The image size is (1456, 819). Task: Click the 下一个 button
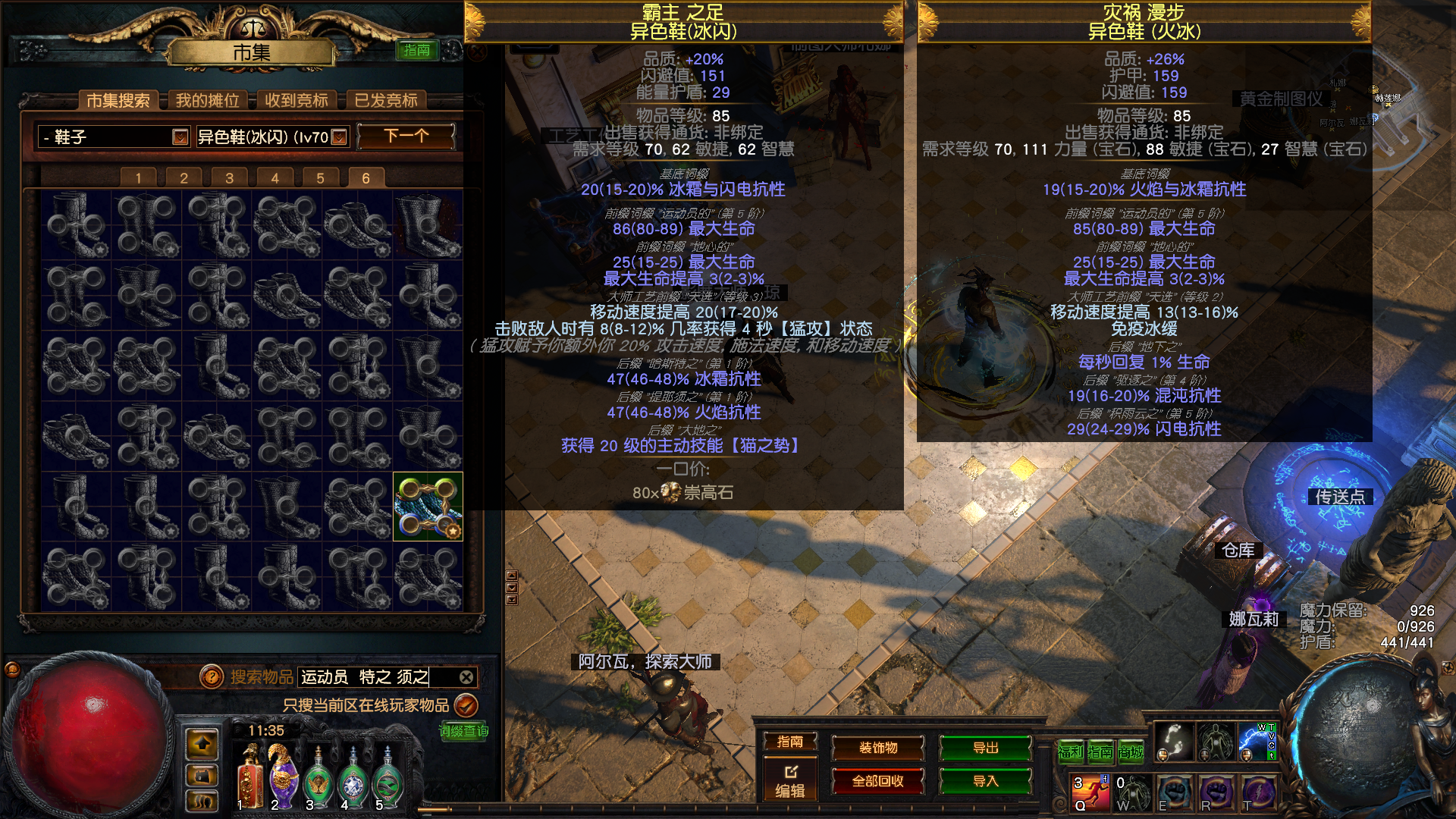406,136
